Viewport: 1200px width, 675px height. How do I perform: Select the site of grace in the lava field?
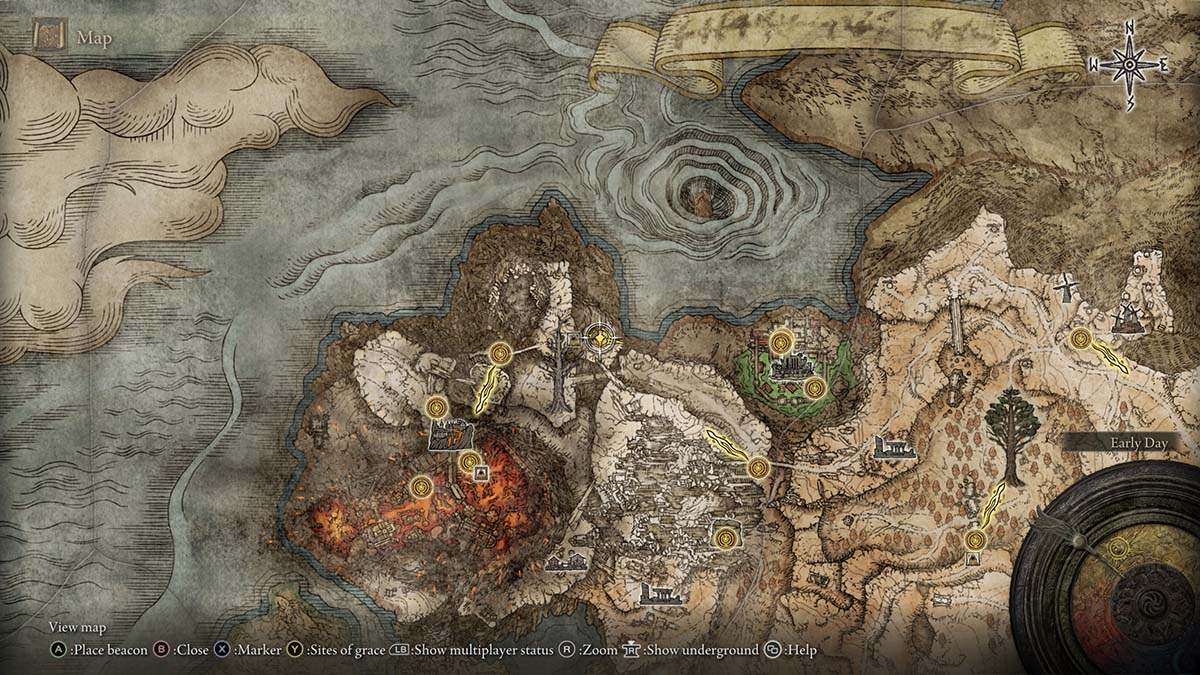coord(422,487)
